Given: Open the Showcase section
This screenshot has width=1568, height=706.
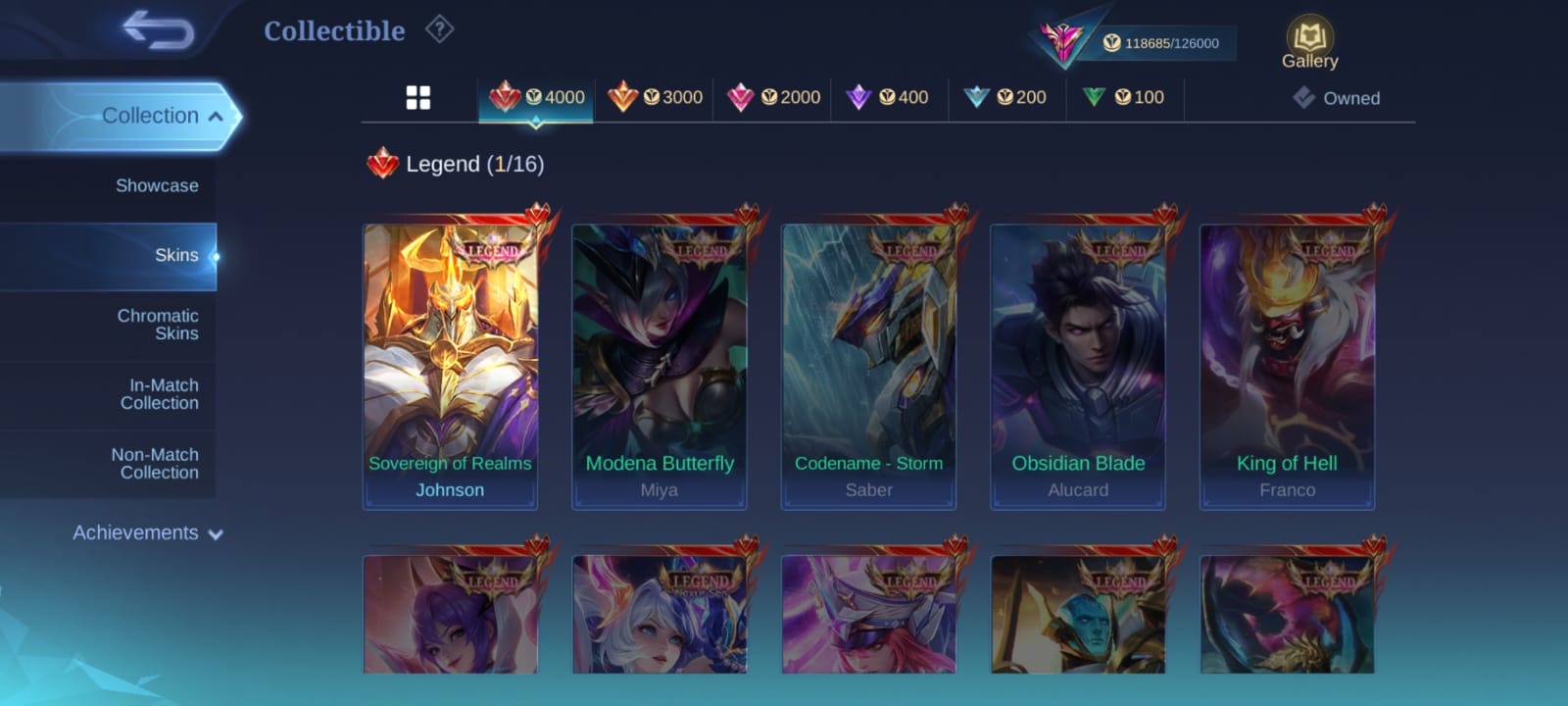Looking at the screenshot, I should (157, 185).
